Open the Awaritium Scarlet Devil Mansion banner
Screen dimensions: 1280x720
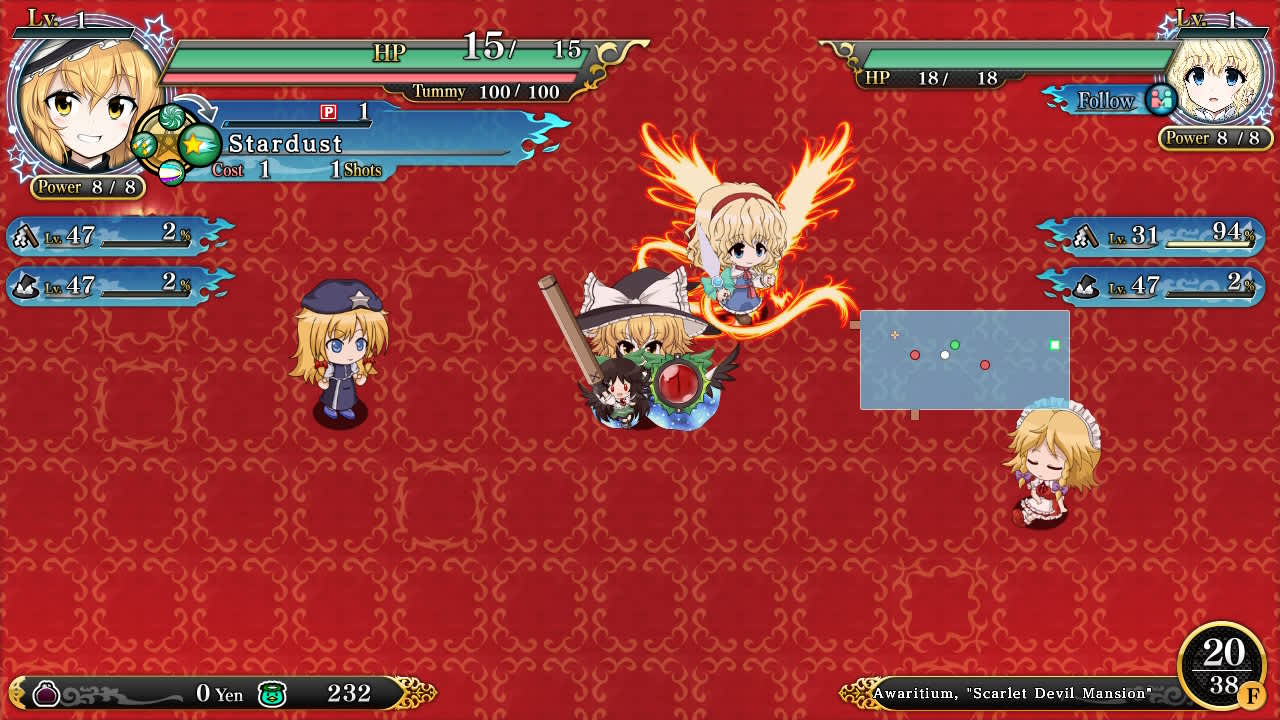[1010, 692]
